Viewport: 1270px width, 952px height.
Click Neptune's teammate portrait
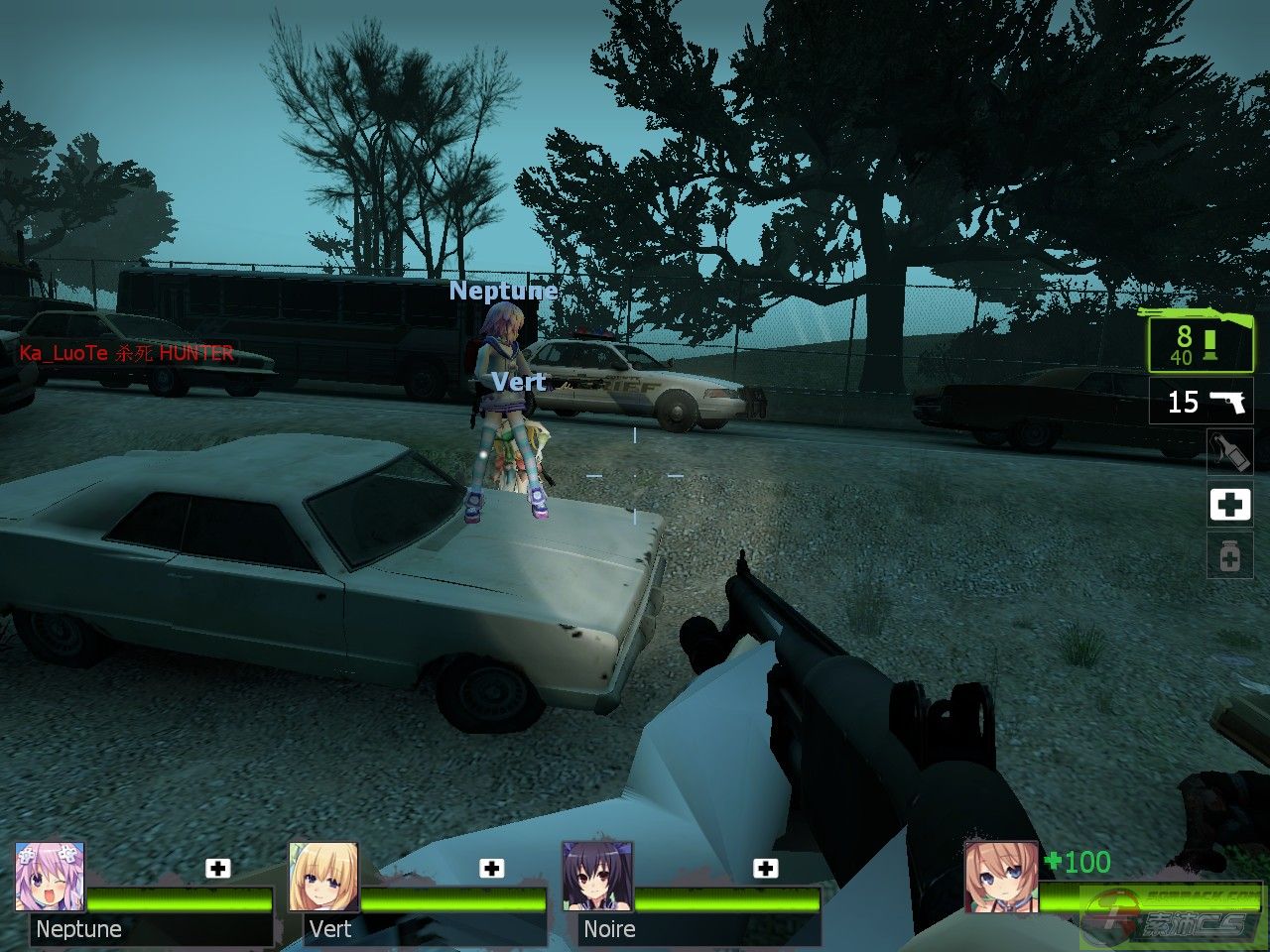[x=50, y=877]
